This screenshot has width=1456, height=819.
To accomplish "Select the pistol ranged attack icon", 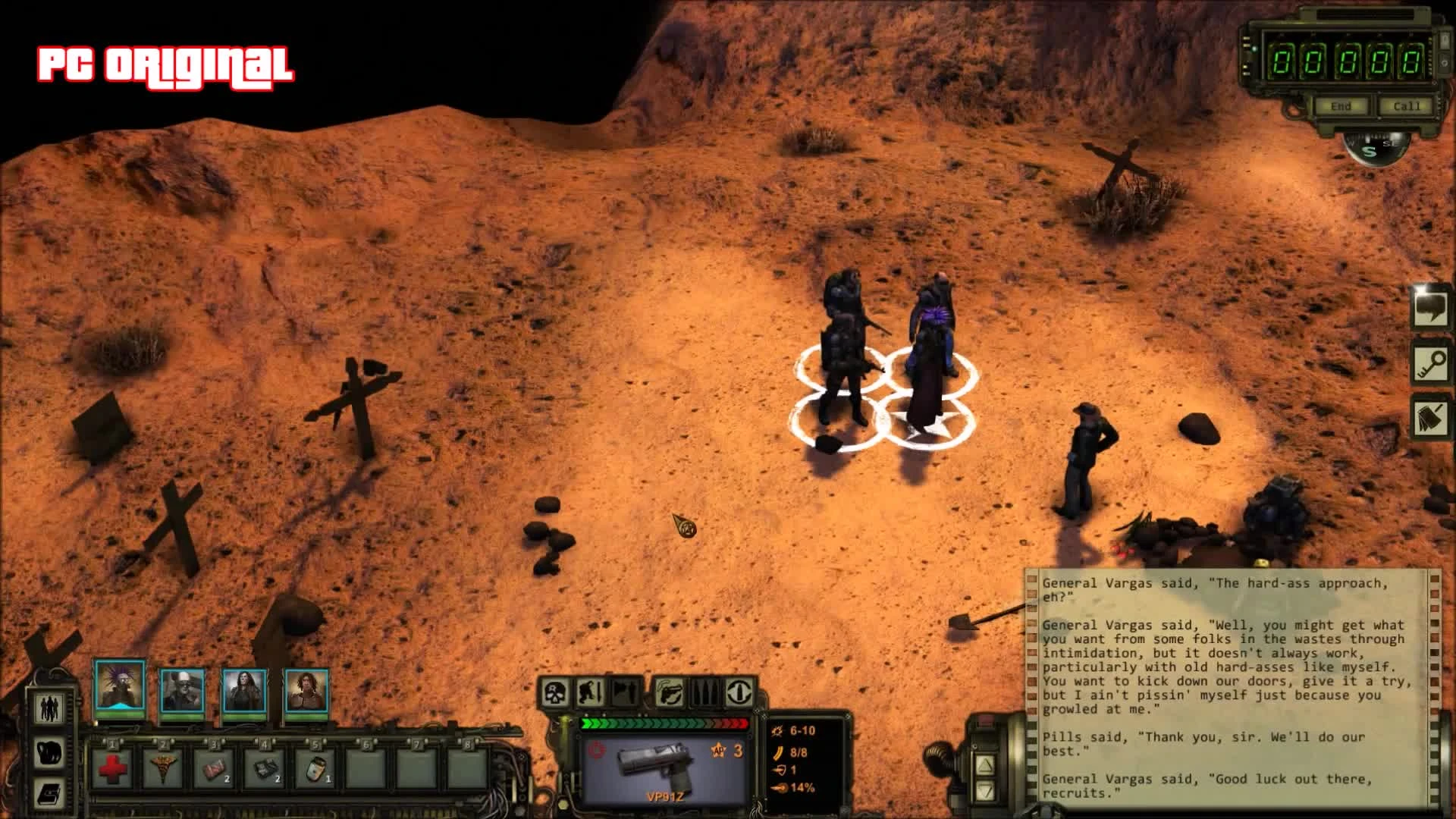I will (669, 692).
